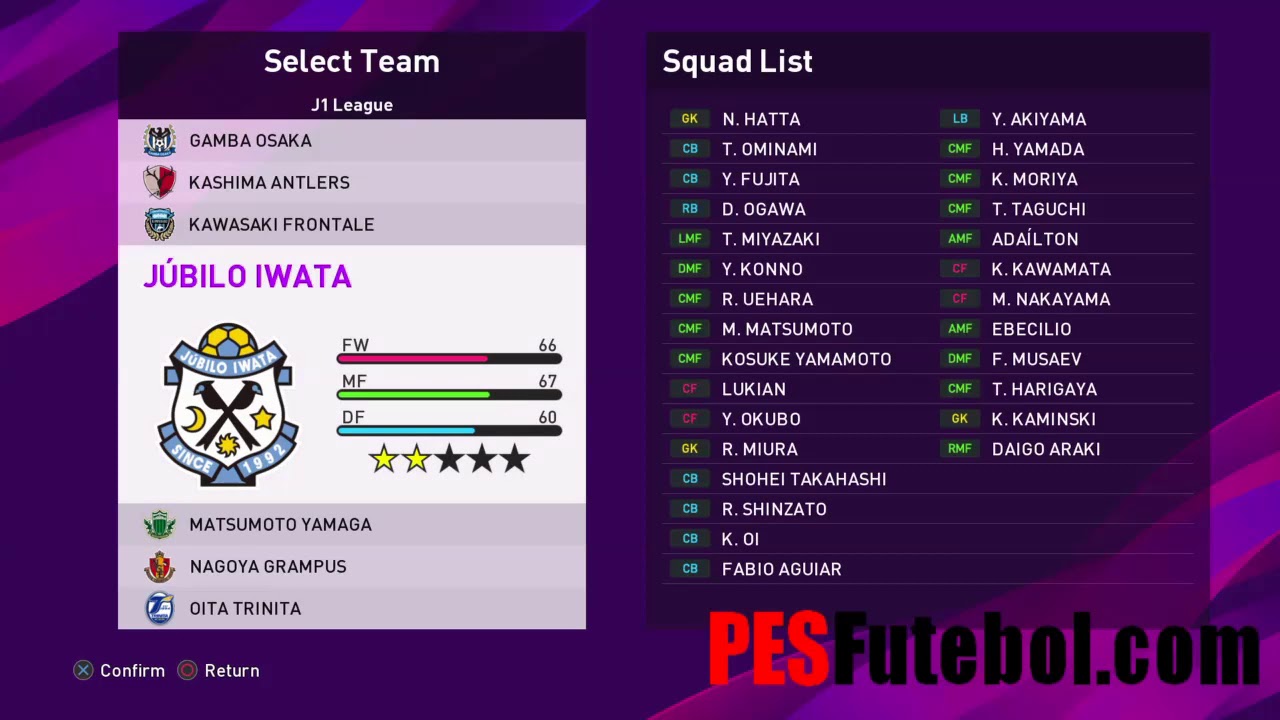Select the AMF badge beside Adaílton
Viewport: 1280px width, 720px height.
coord(959,238)
